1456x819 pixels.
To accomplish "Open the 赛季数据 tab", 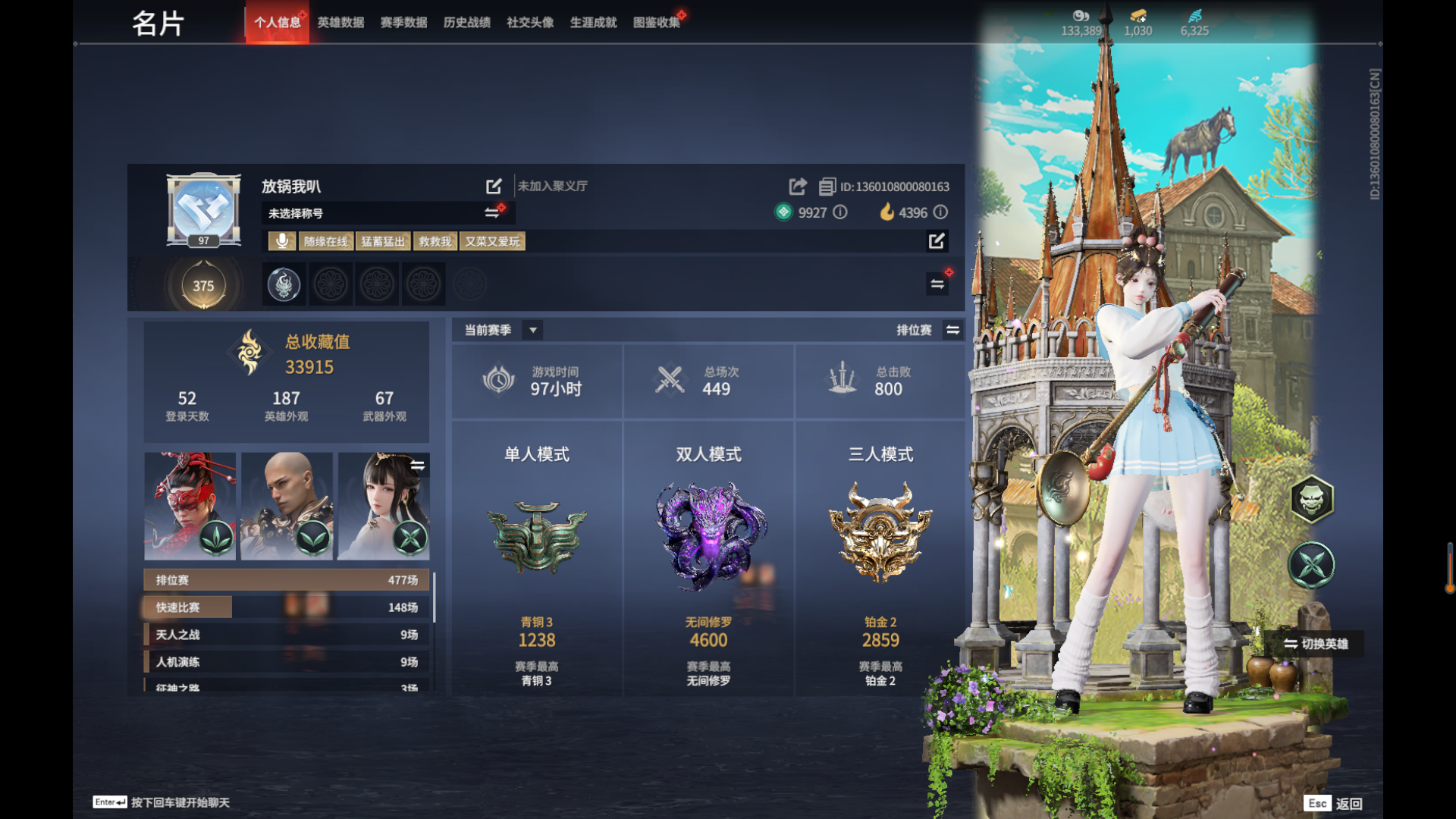I will coord(403,23).
